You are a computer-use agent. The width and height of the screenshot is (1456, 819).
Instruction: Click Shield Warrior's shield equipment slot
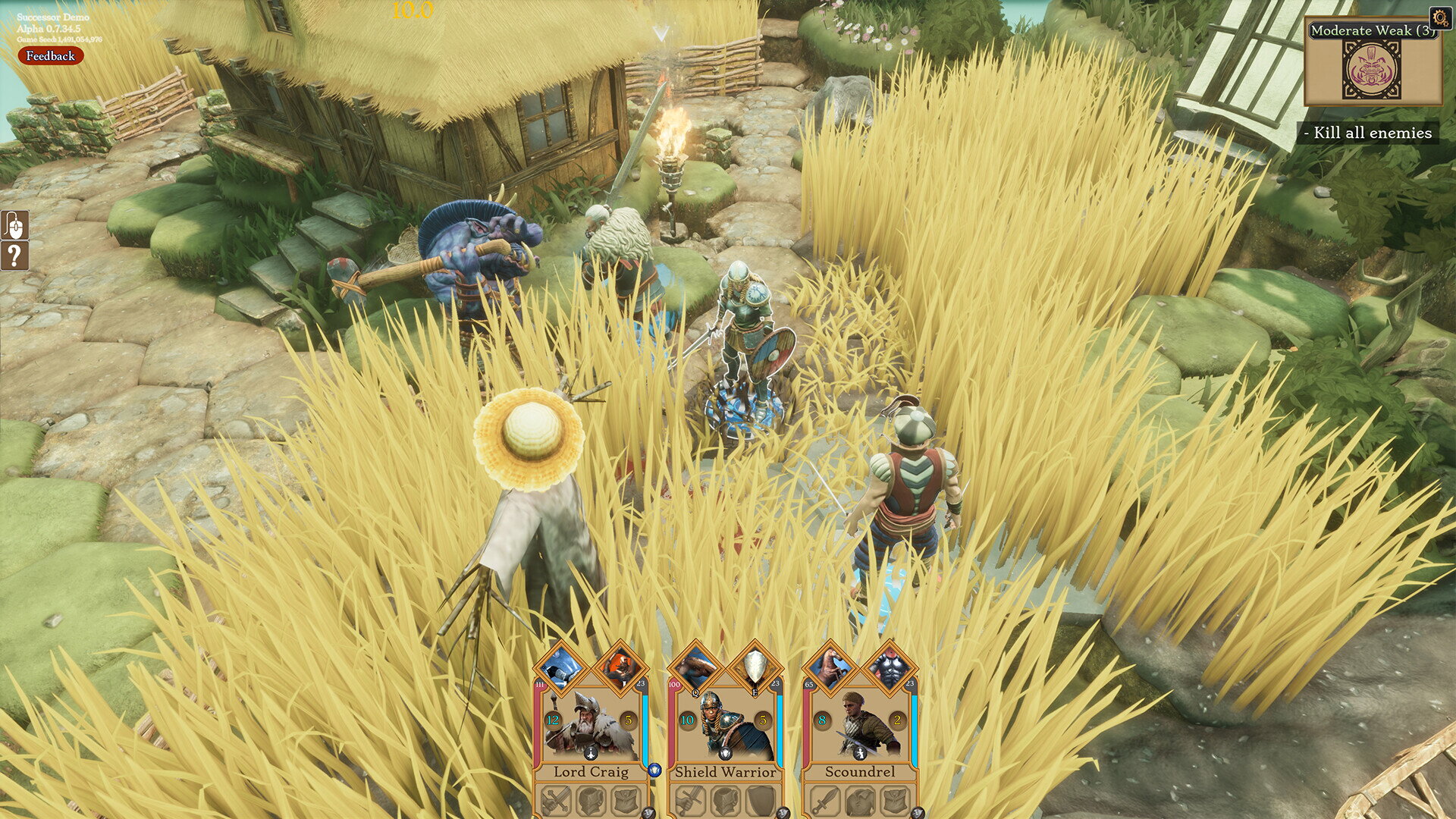click(761, 802)
